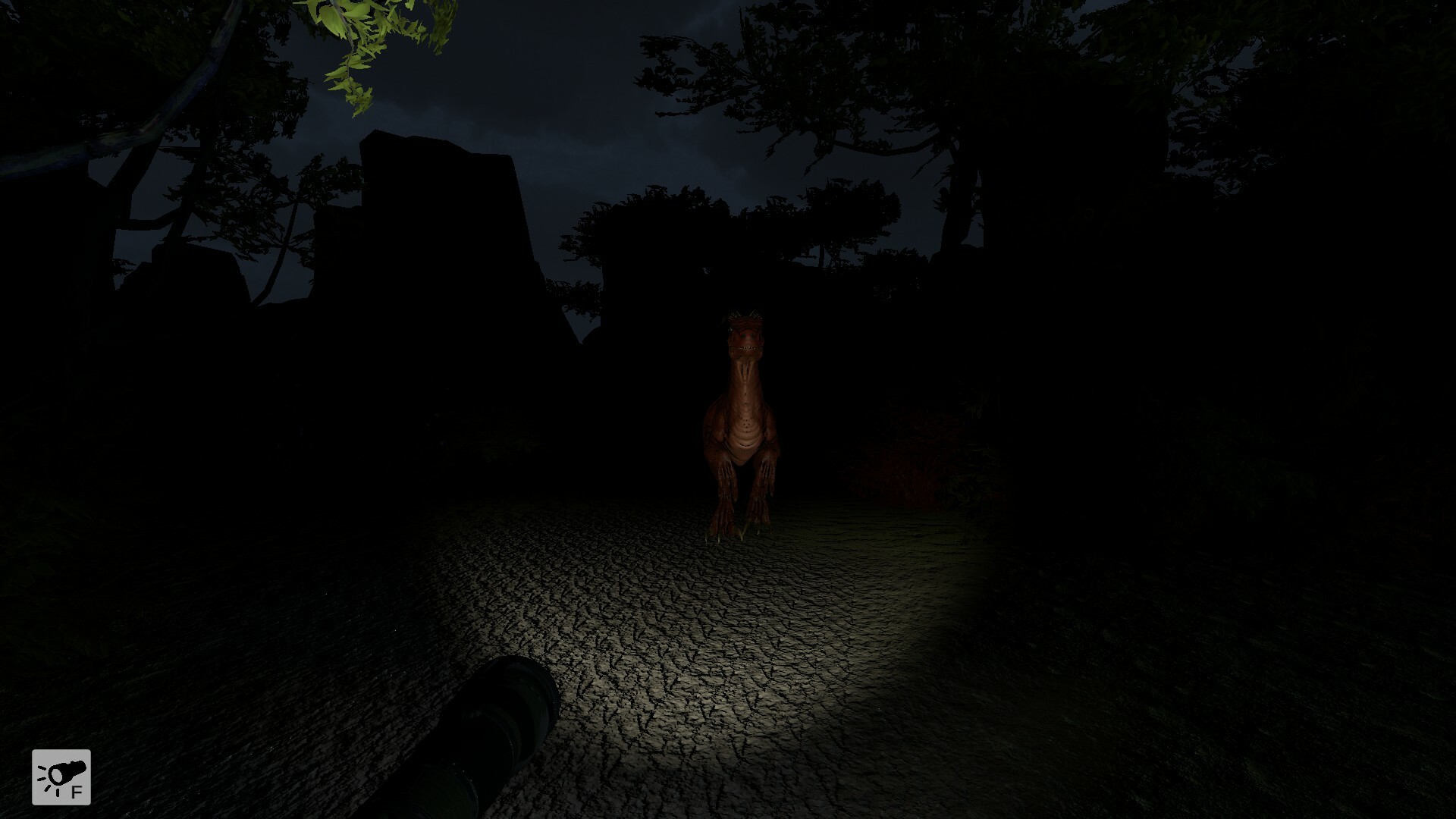The height and width of the screenshot is (819, 1456).
Task: Click the dinosaur's head
Action: pos(747,334)
